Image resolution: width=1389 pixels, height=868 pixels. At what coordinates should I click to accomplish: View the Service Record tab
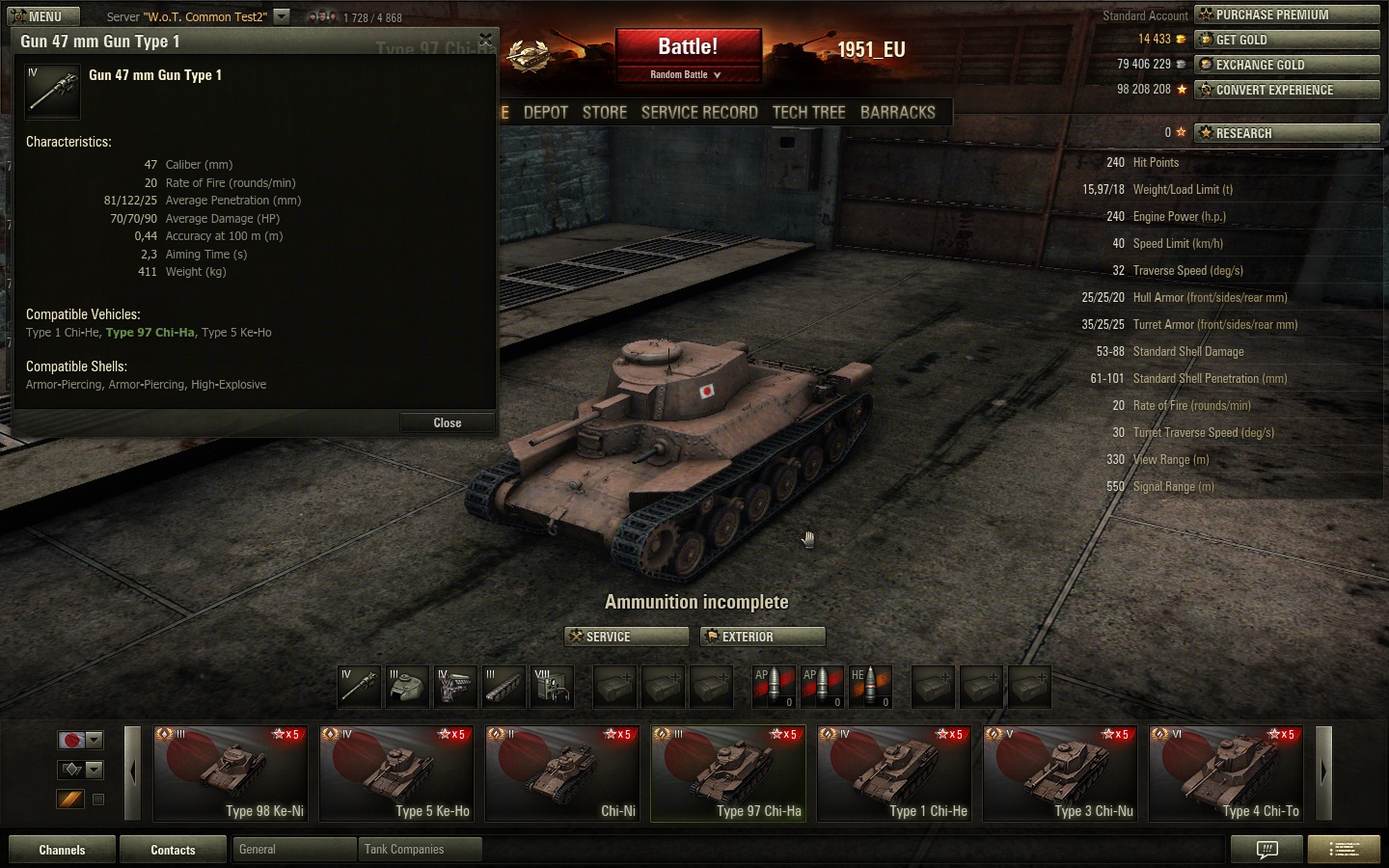point(699,112)
